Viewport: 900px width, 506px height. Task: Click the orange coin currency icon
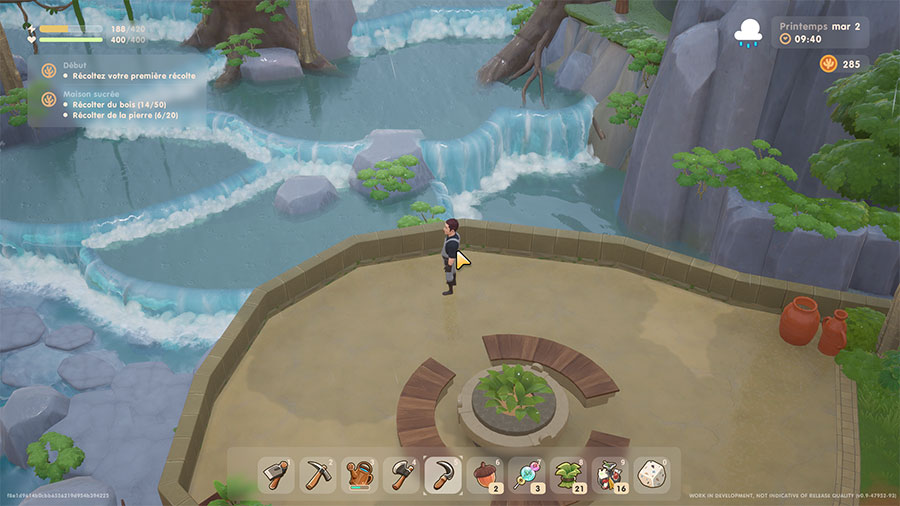pyautogui.click(x=828, y=64)
